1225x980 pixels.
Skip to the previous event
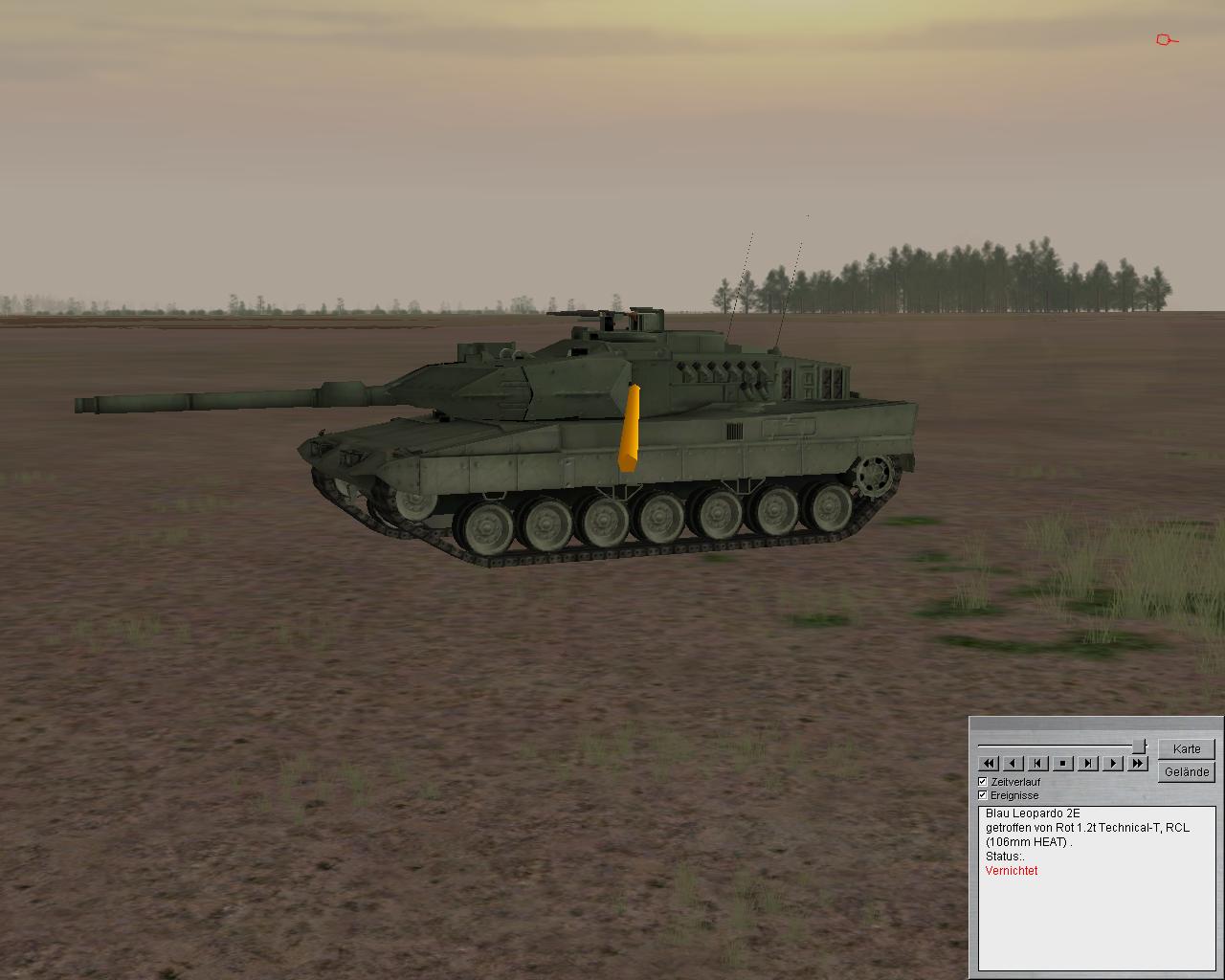click(x=1038, y=763)
